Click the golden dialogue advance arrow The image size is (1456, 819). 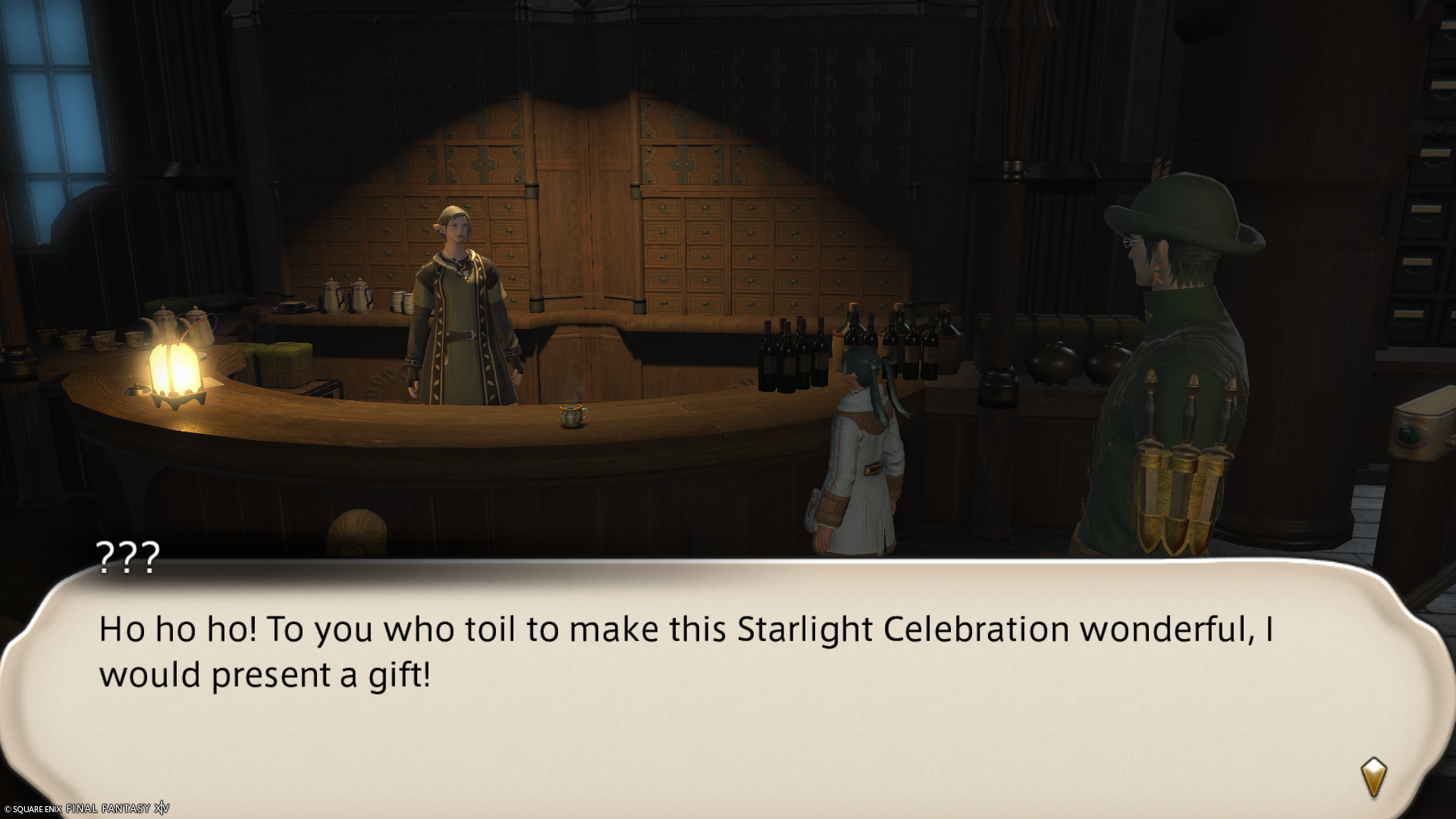pyautogui.click(x=1374, y=777)
